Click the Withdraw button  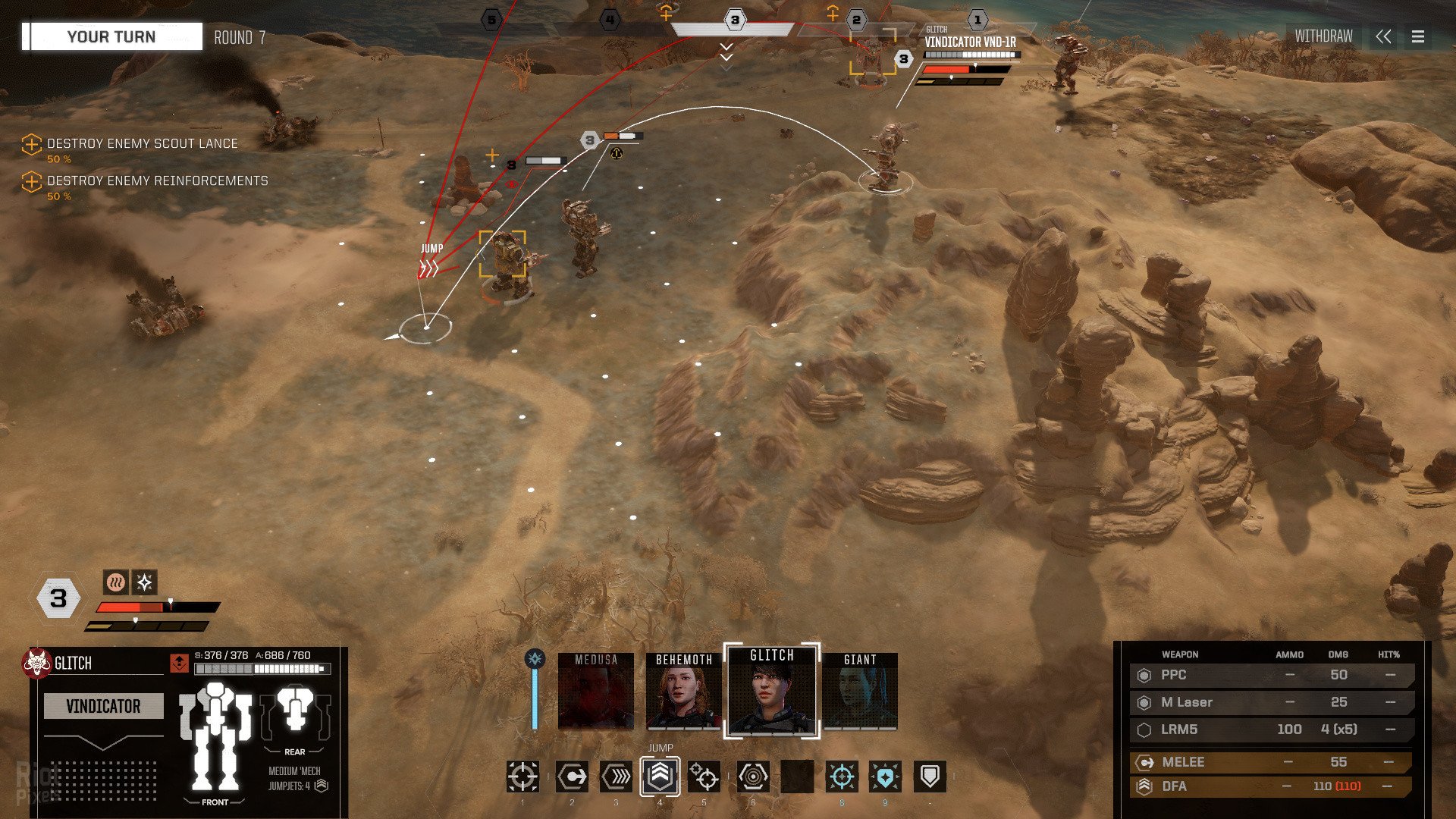coord(1323,36)
